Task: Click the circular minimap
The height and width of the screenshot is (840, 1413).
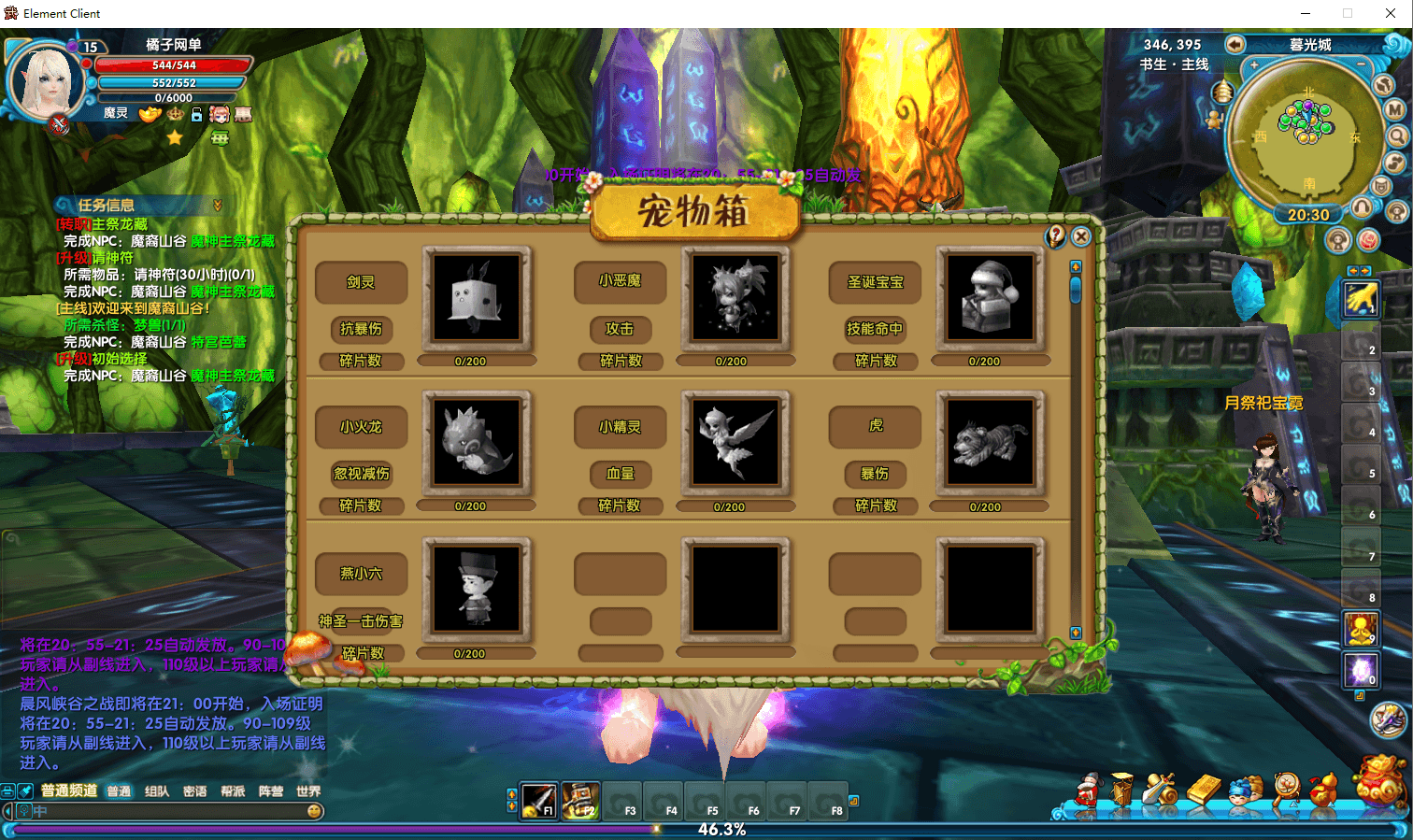Action: tap(1306, 137)
